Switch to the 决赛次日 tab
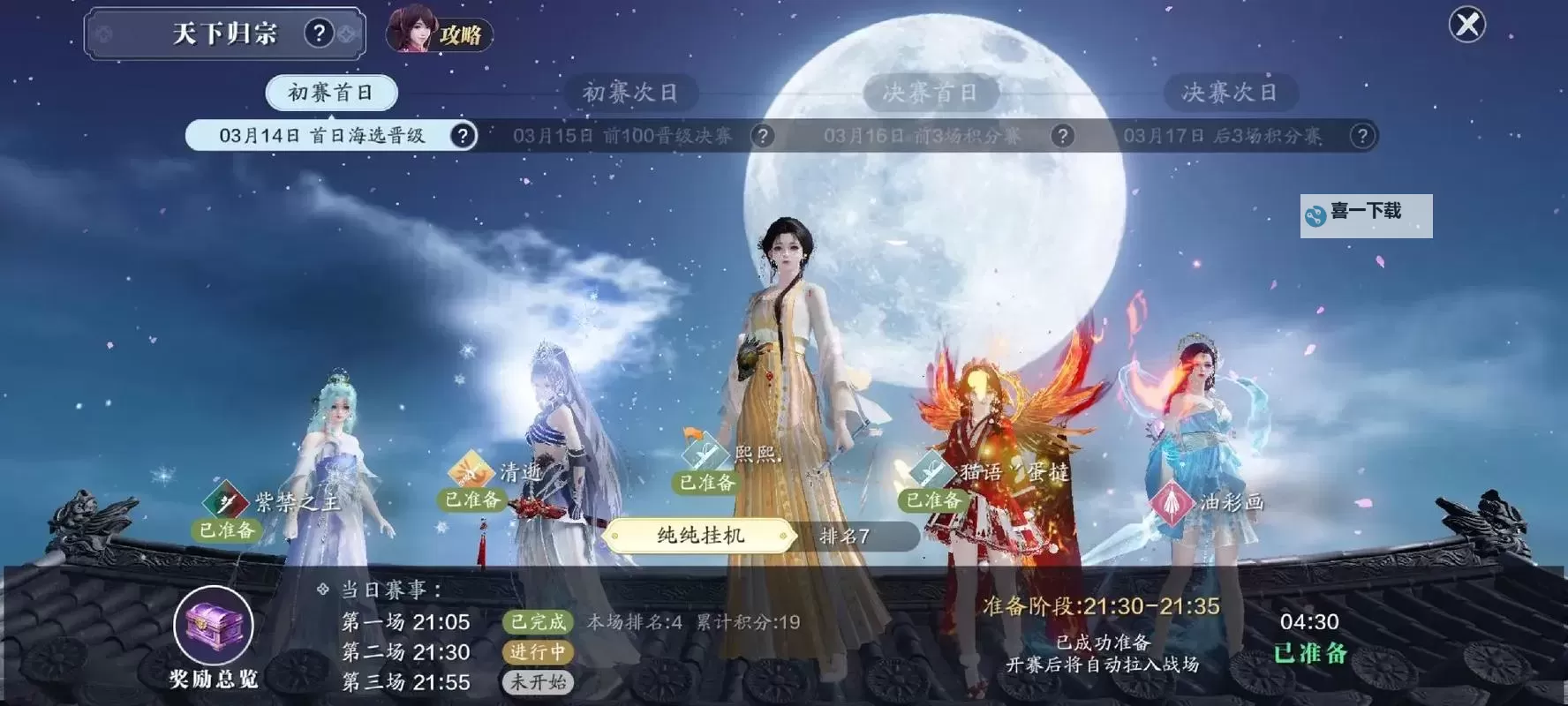The height and width of the screenshot is (706, 1568). pos(1229,92)
